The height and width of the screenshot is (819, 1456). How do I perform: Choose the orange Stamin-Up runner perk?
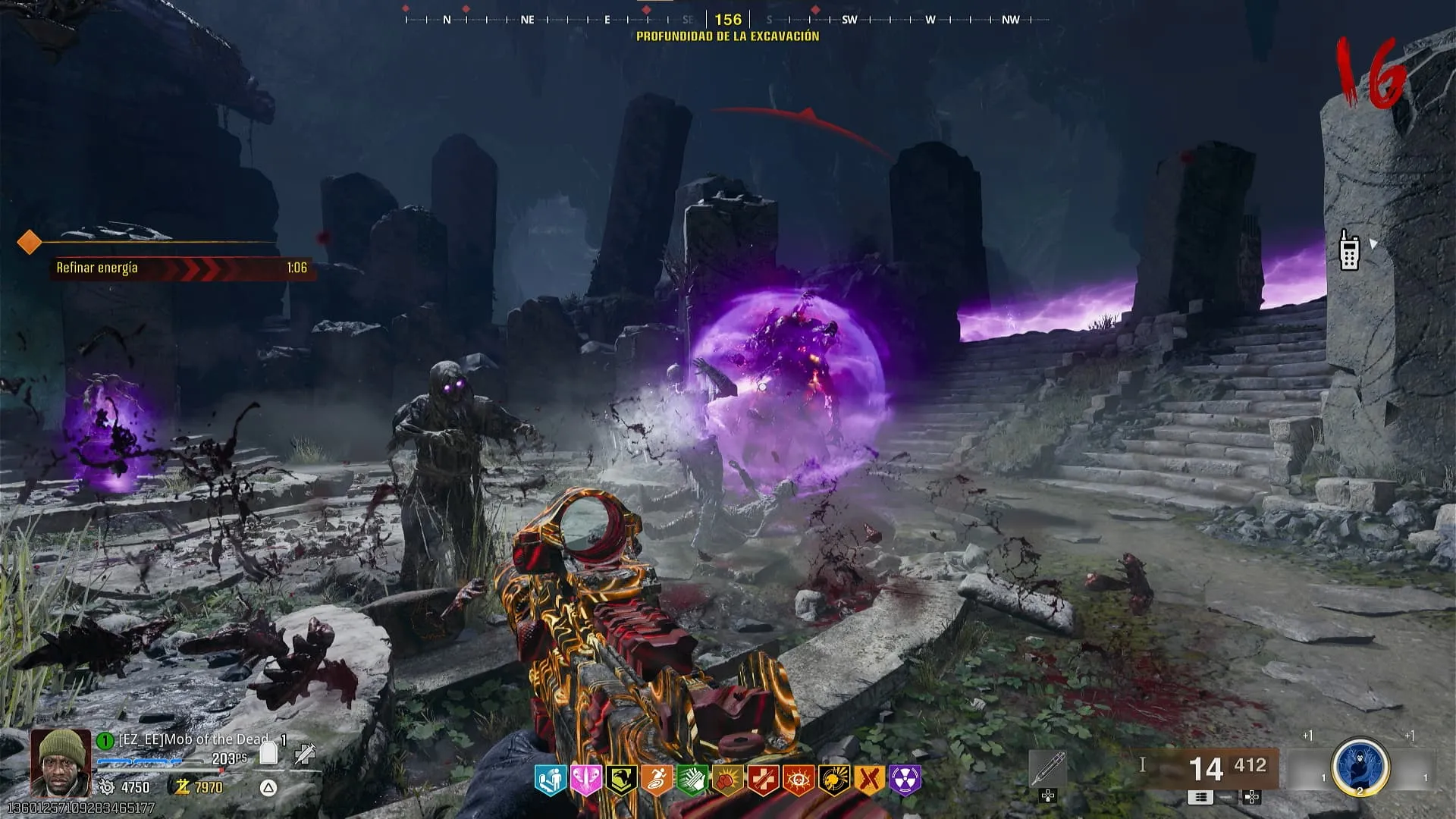click(657, 780)
